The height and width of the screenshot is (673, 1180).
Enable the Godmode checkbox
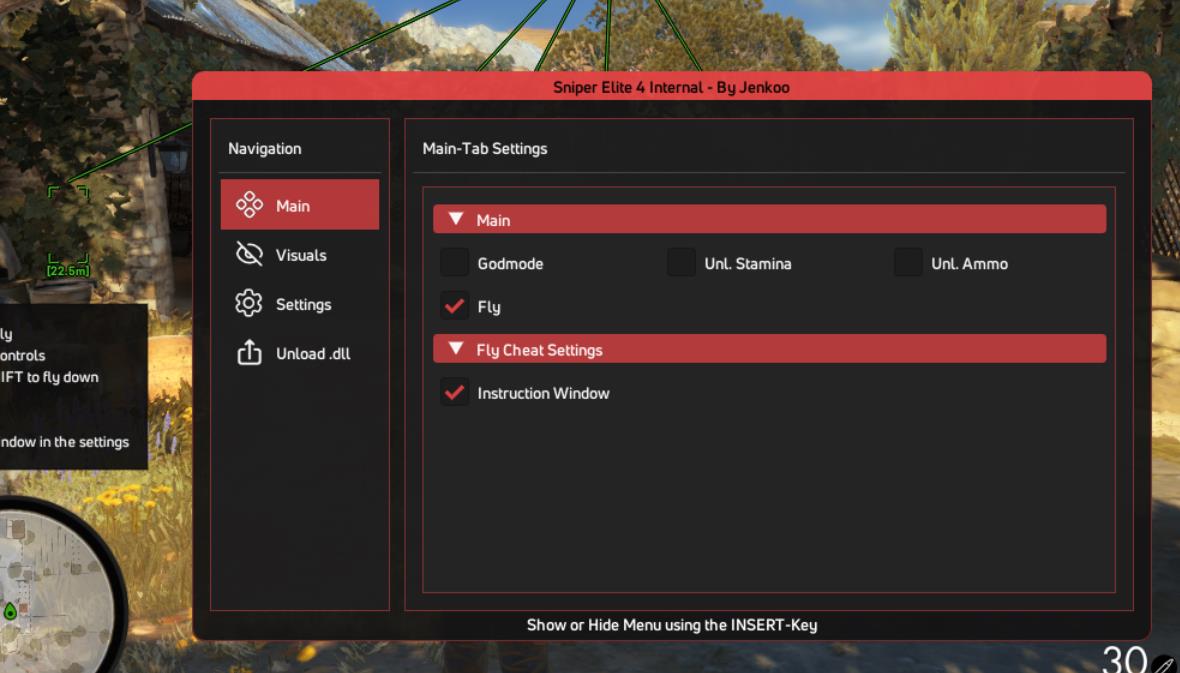pyautogui.click(x=455, y=263)
